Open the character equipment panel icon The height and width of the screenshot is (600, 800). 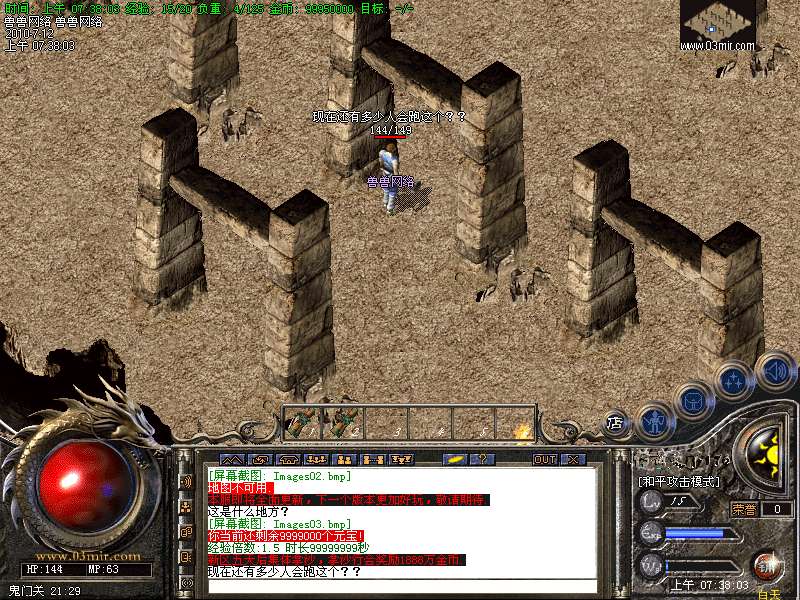pos(655,421)
